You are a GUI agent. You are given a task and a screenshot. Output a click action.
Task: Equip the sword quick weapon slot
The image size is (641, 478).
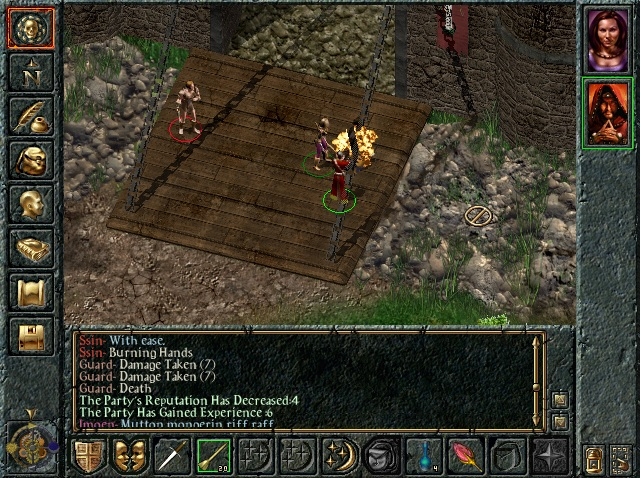point(171,456)
